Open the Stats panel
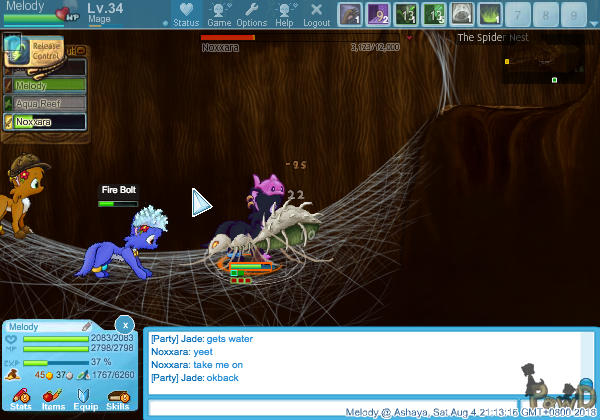 [x=20, y=397]
